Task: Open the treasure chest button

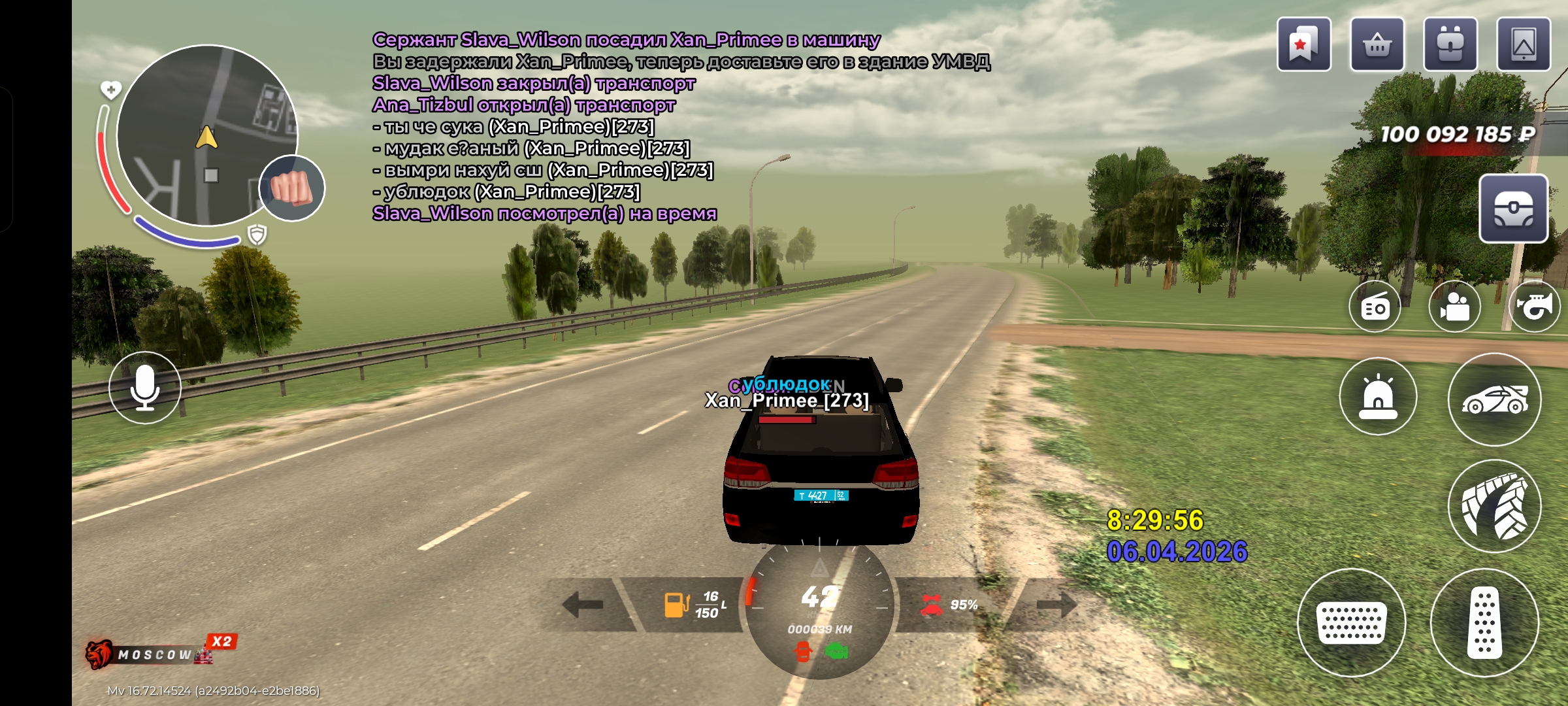Action: coord(1513,209)
